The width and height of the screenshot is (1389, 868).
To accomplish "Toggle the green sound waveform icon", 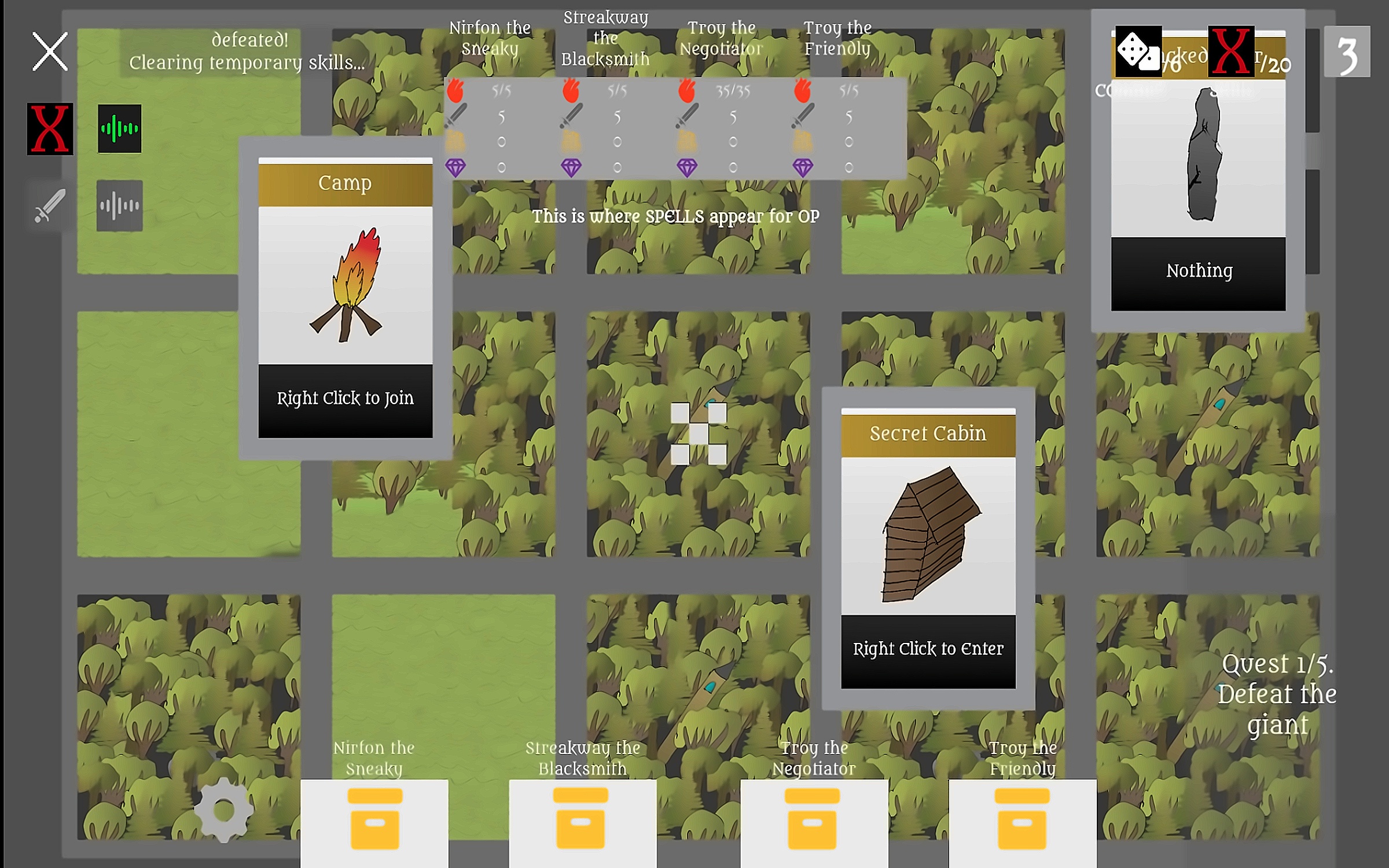I will coord(119,128).
